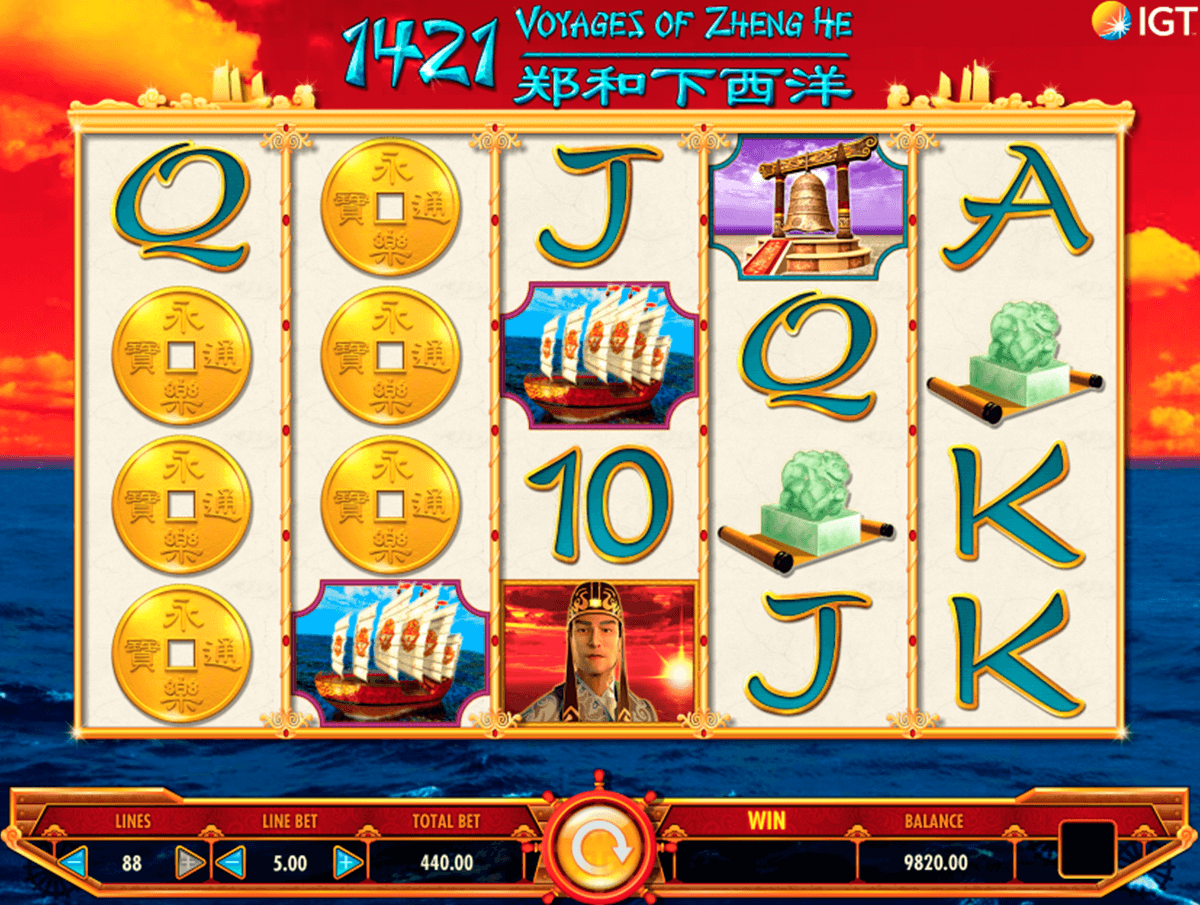Spin the reels with the orange button
This screenshot has height=905, width=1200.
tap(600, 849)
